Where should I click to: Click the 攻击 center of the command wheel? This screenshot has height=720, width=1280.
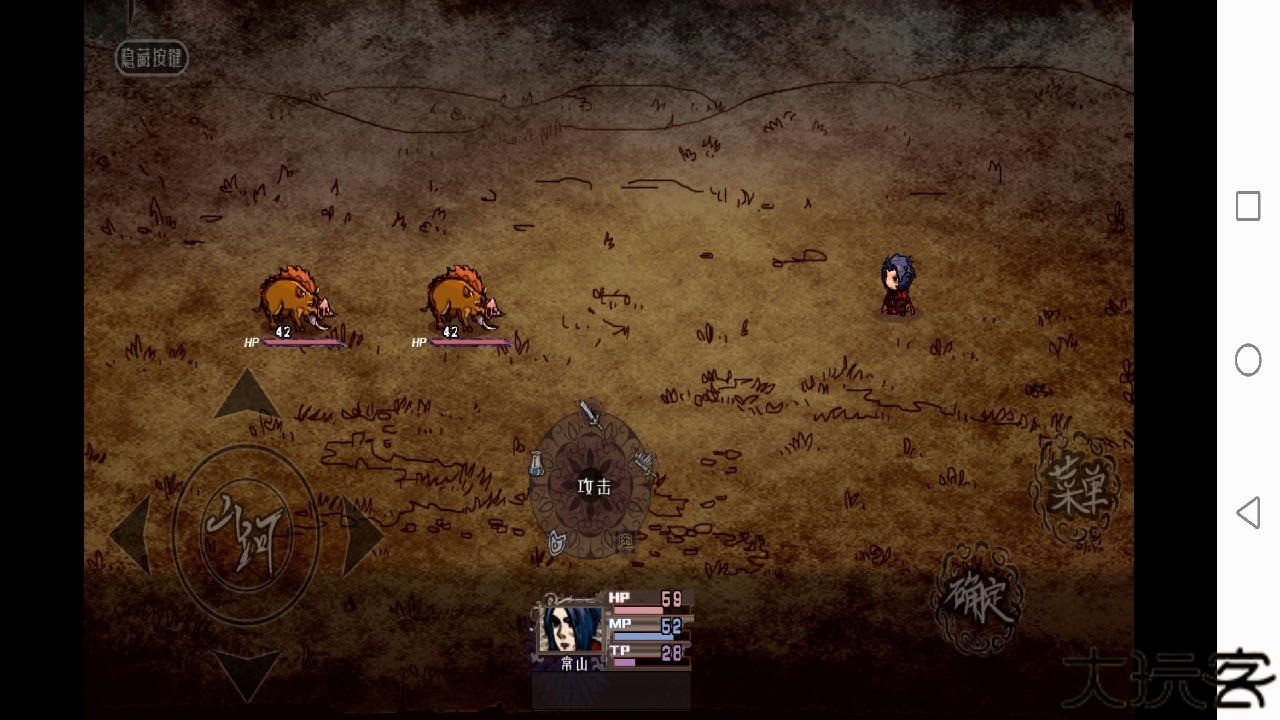[x=593, y=487]
